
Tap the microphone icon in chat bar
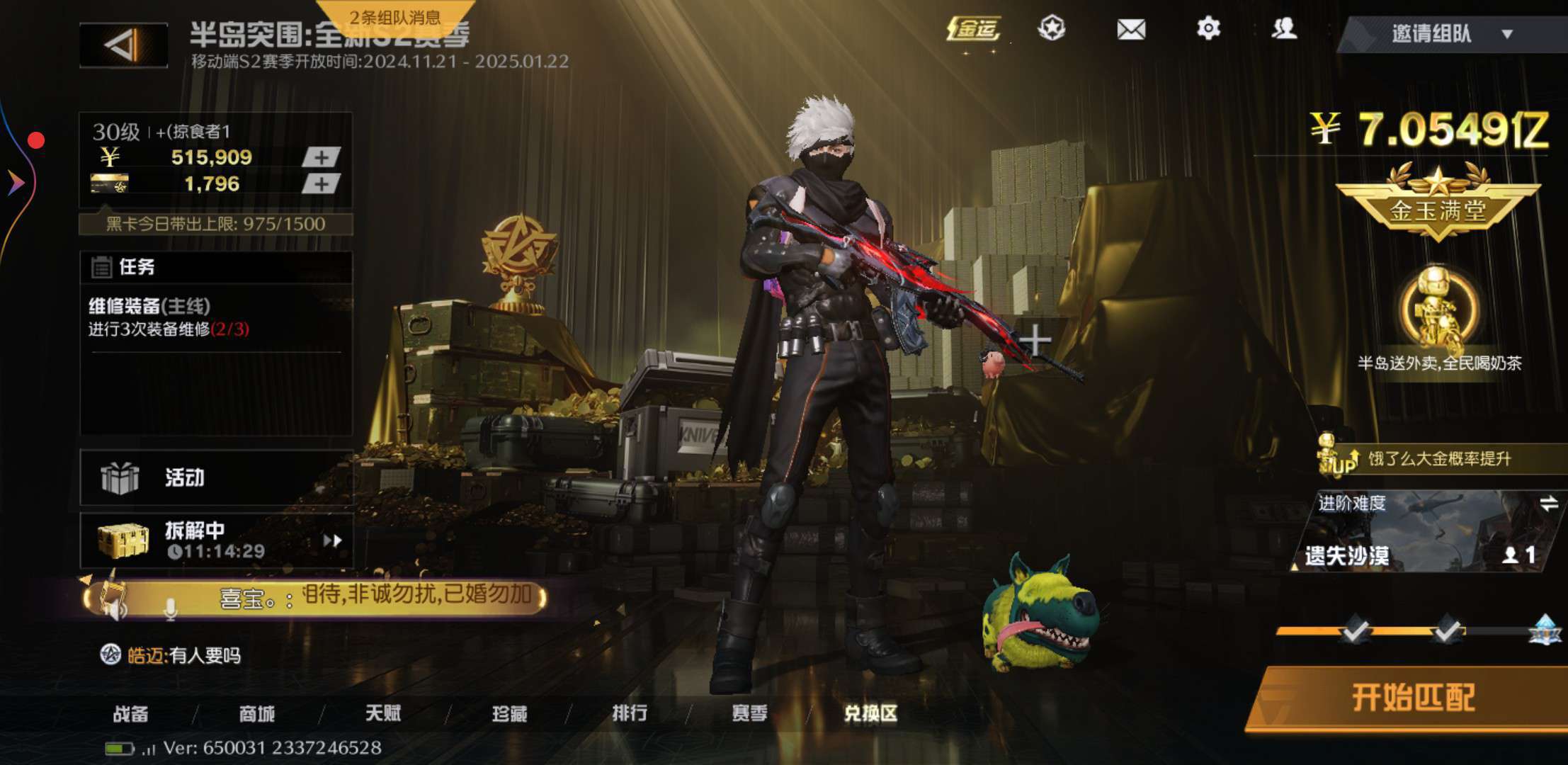pyautogui.click(x=170, y=609)
